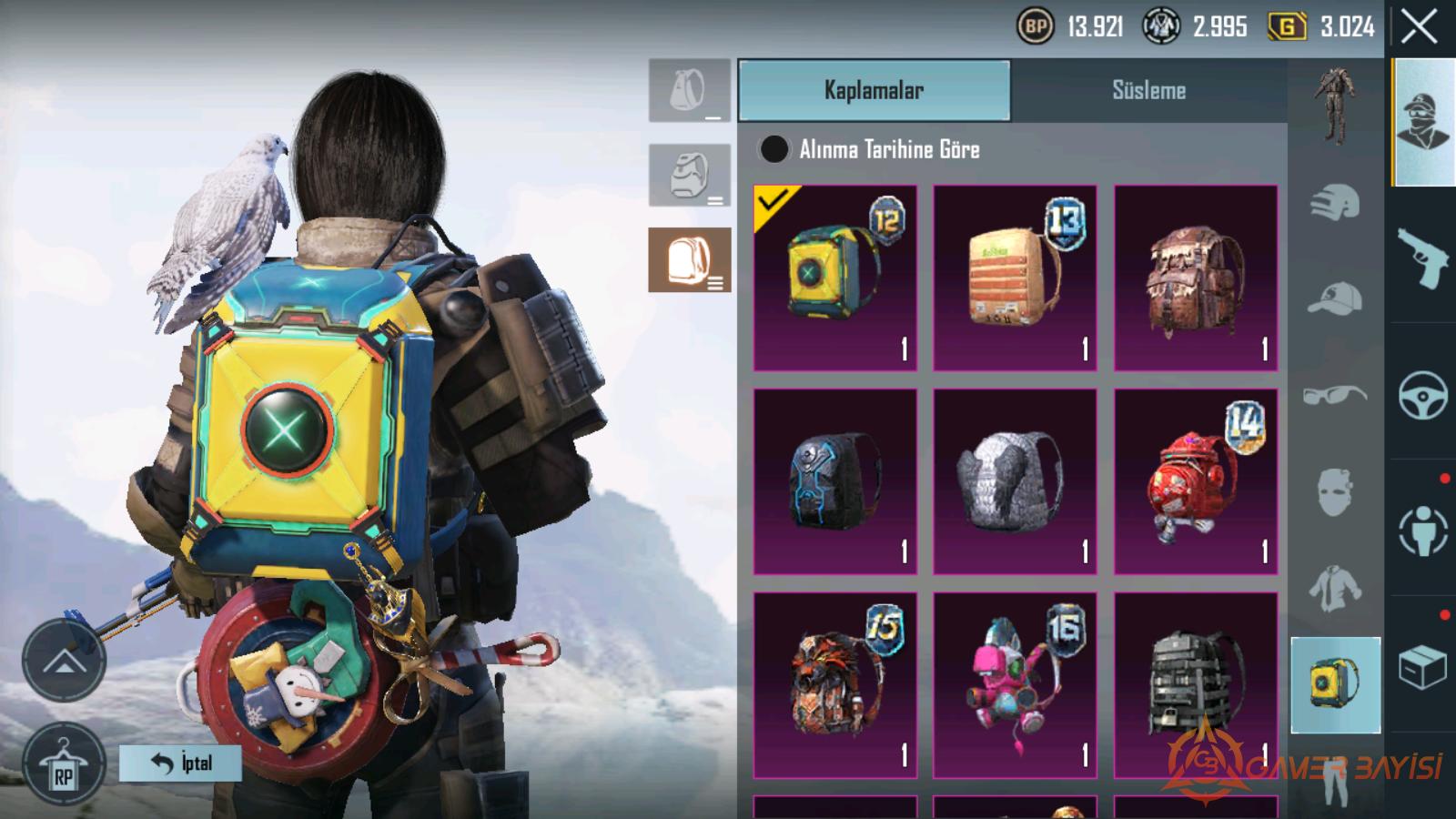
Task: Select the yellow level 12 backpack skin
Action: (x=835, y=278)
